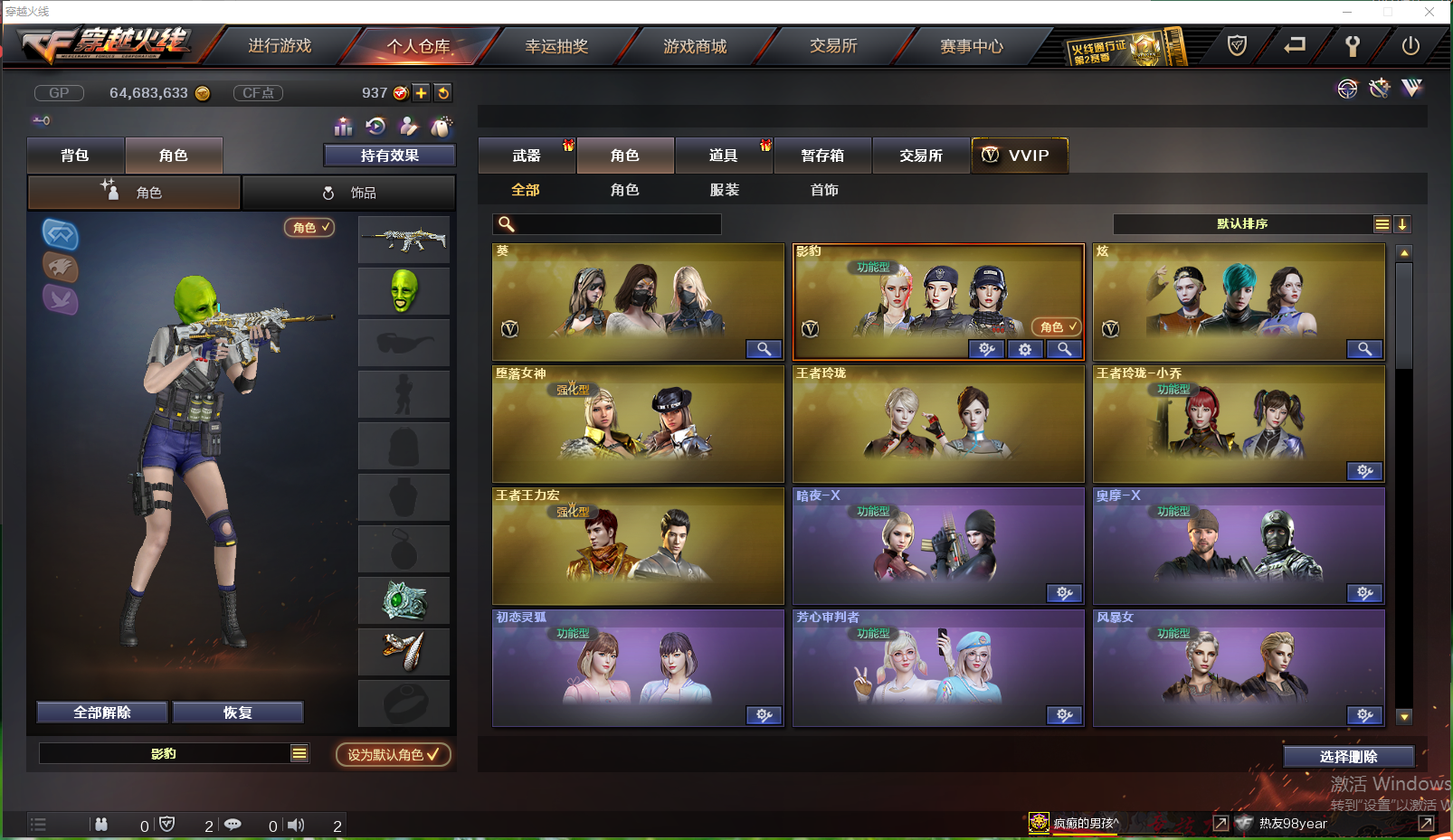Open the repair tools icon next to the crosshair
Image resolution: width=1453 pixels, height=840 pixels.
click(1379, 88)
